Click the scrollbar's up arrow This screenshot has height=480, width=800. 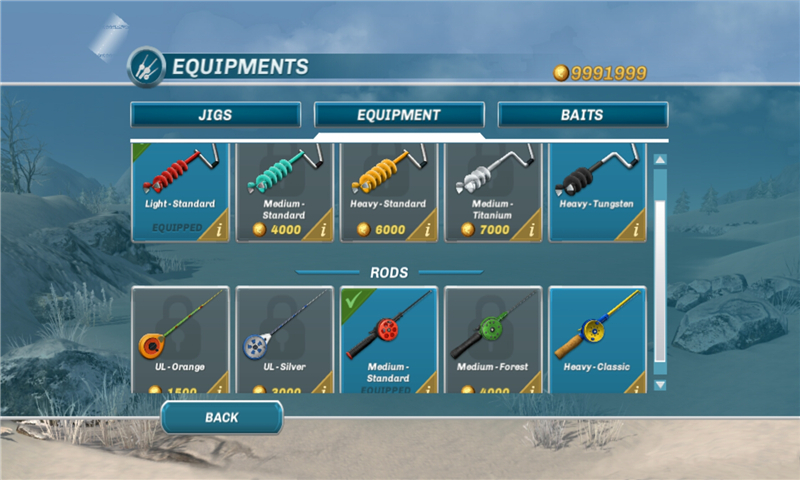(x=659, y=159)
